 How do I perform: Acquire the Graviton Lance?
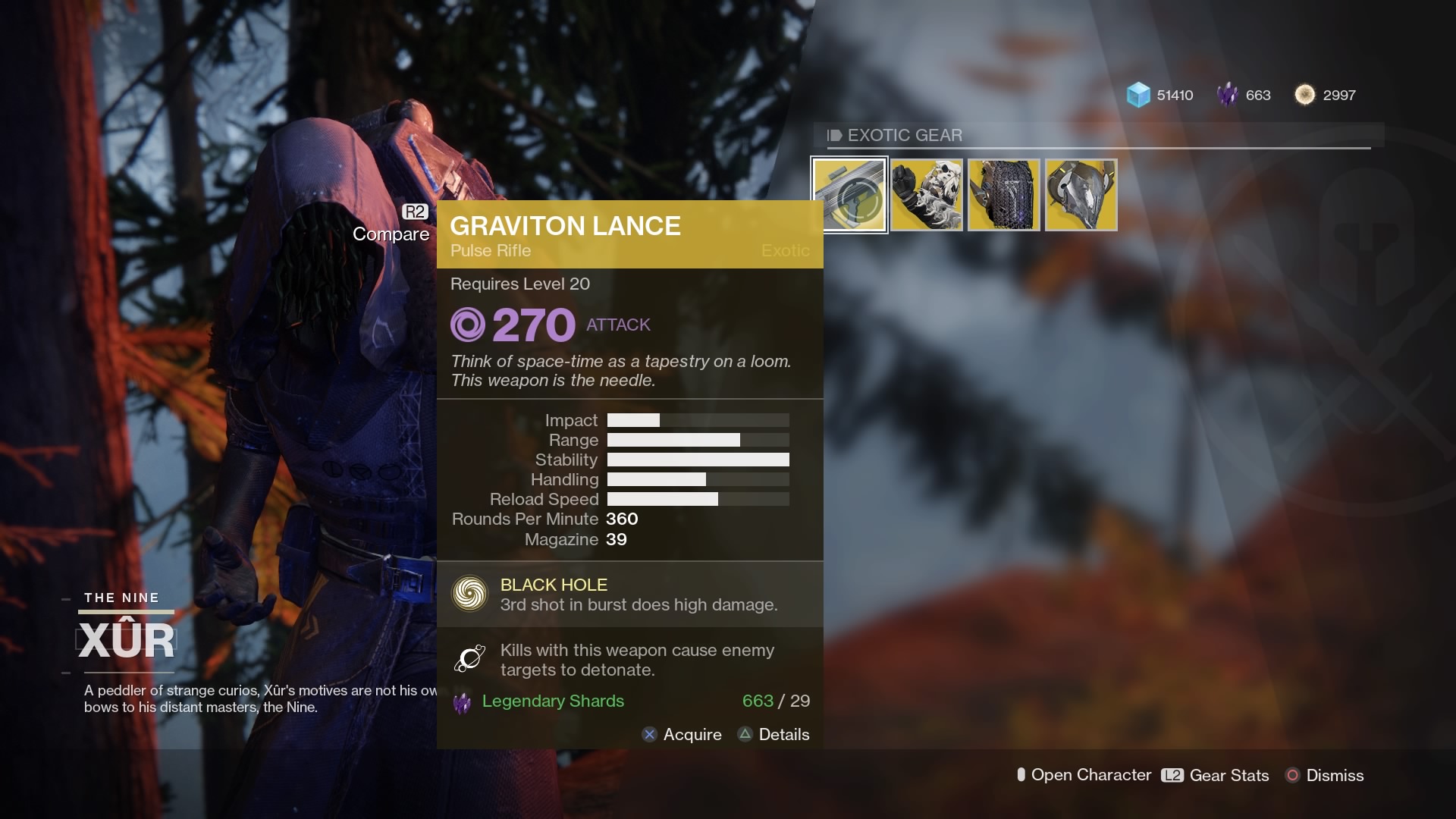pos(682,734)
